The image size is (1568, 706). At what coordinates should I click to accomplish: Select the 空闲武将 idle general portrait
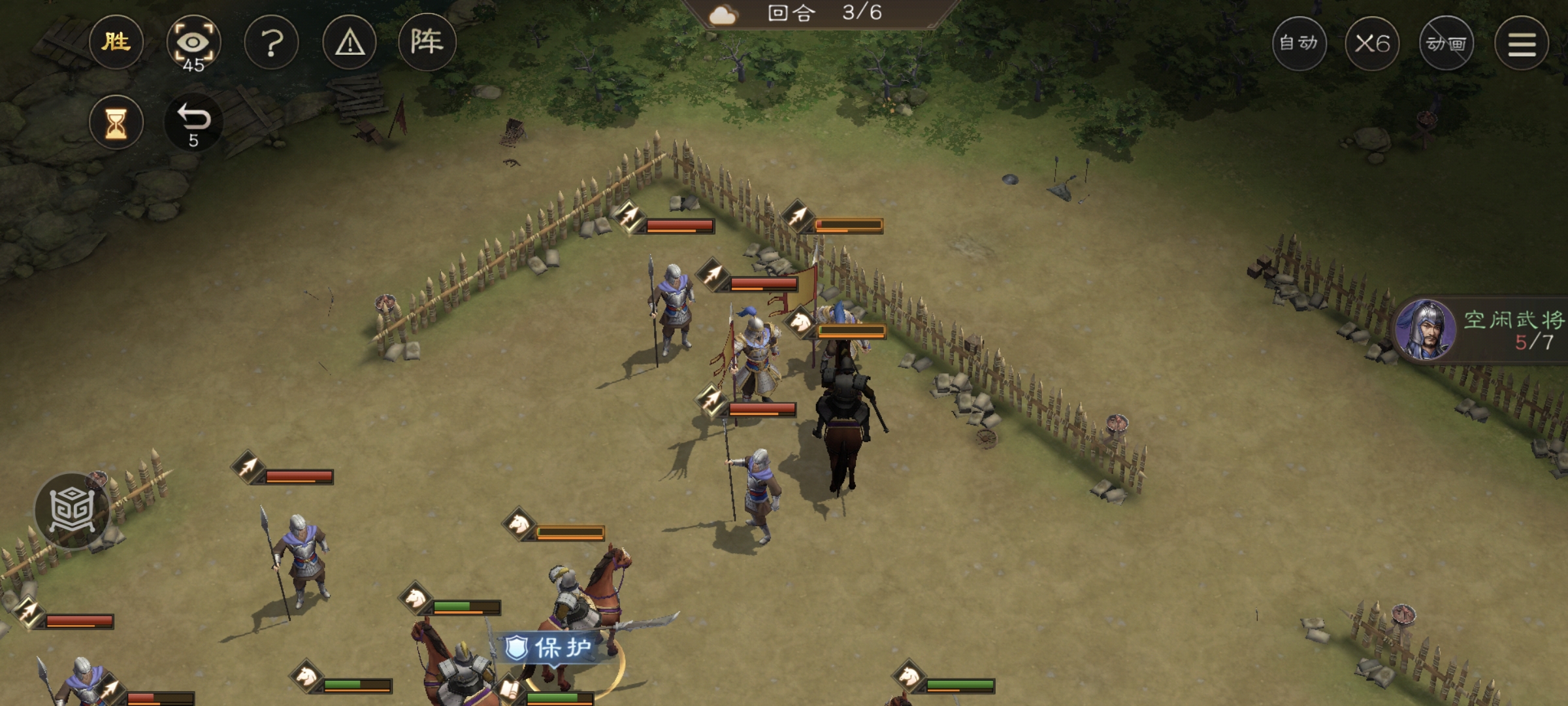point(1425,330)
